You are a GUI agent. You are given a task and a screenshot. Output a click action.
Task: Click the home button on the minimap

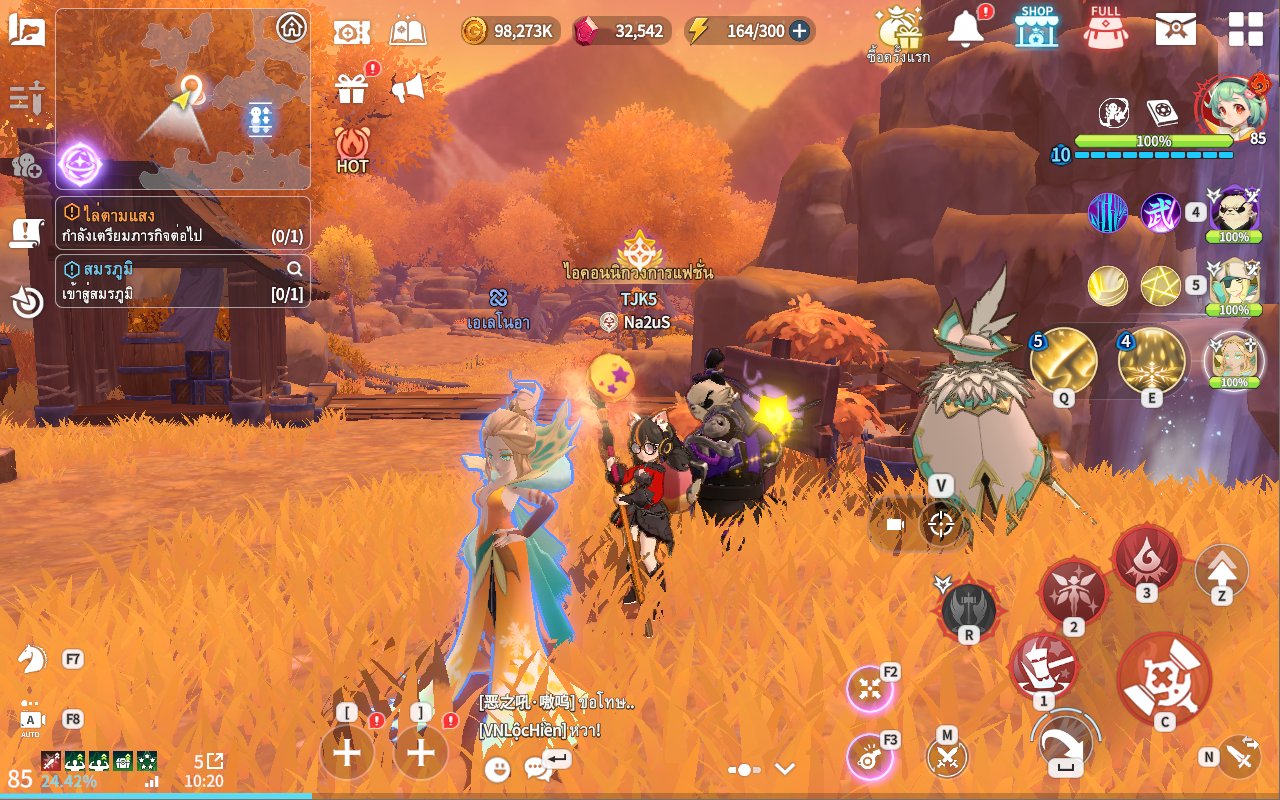coord(291,27)
